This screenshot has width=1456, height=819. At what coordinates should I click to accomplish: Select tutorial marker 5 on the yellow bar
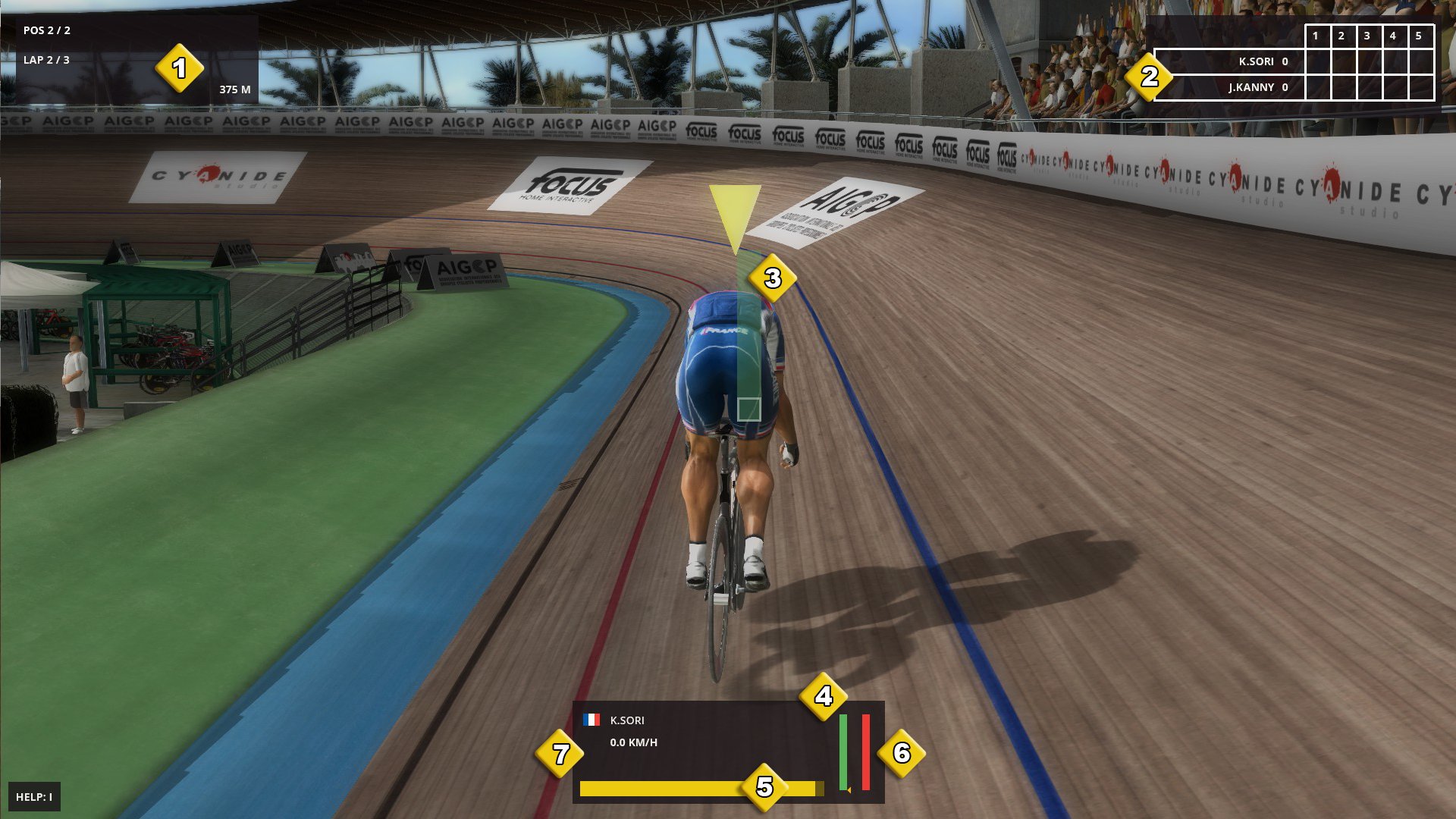(x=765, y=787)
